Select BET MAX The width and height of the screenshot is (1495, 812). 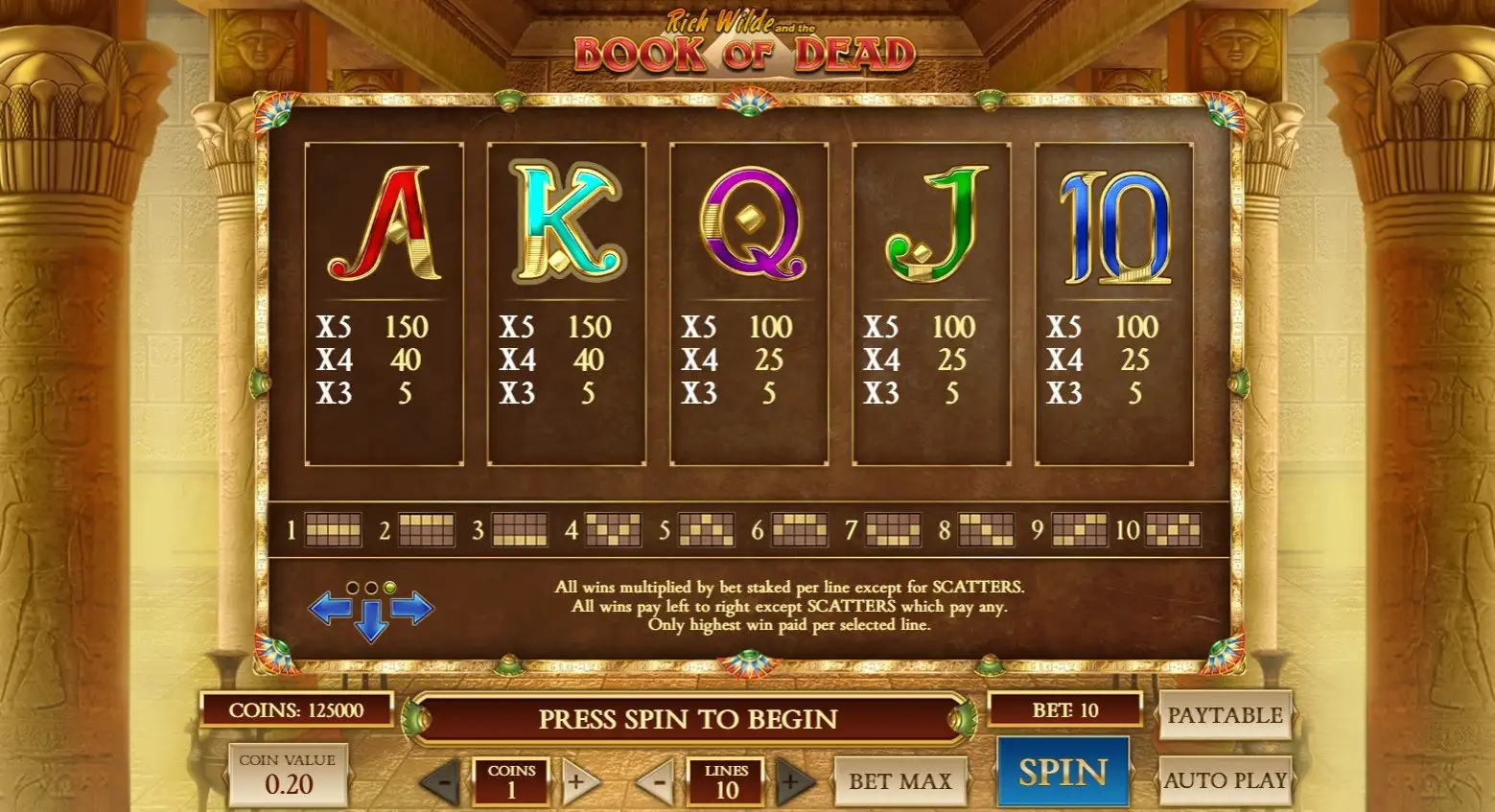coord(899,781)
